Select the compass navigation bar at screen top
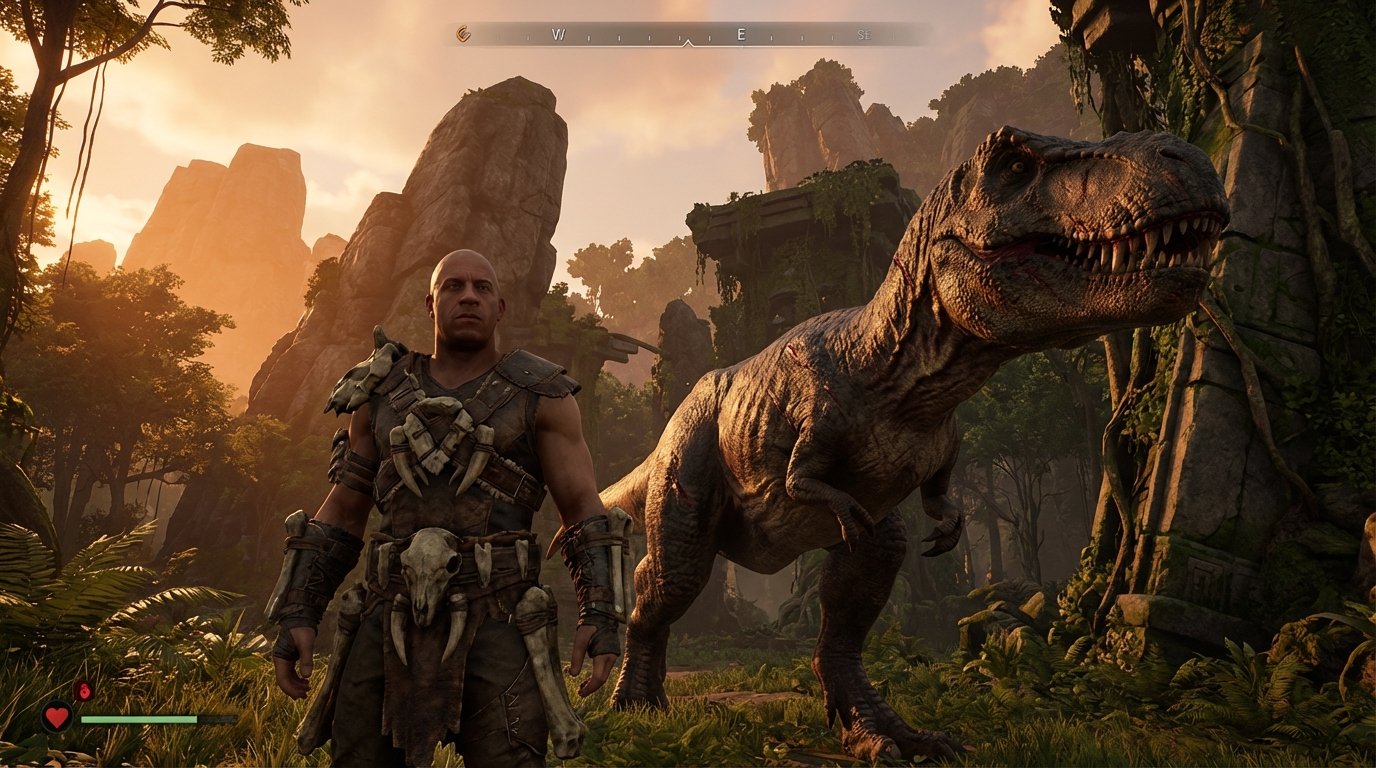 point(690,32)
